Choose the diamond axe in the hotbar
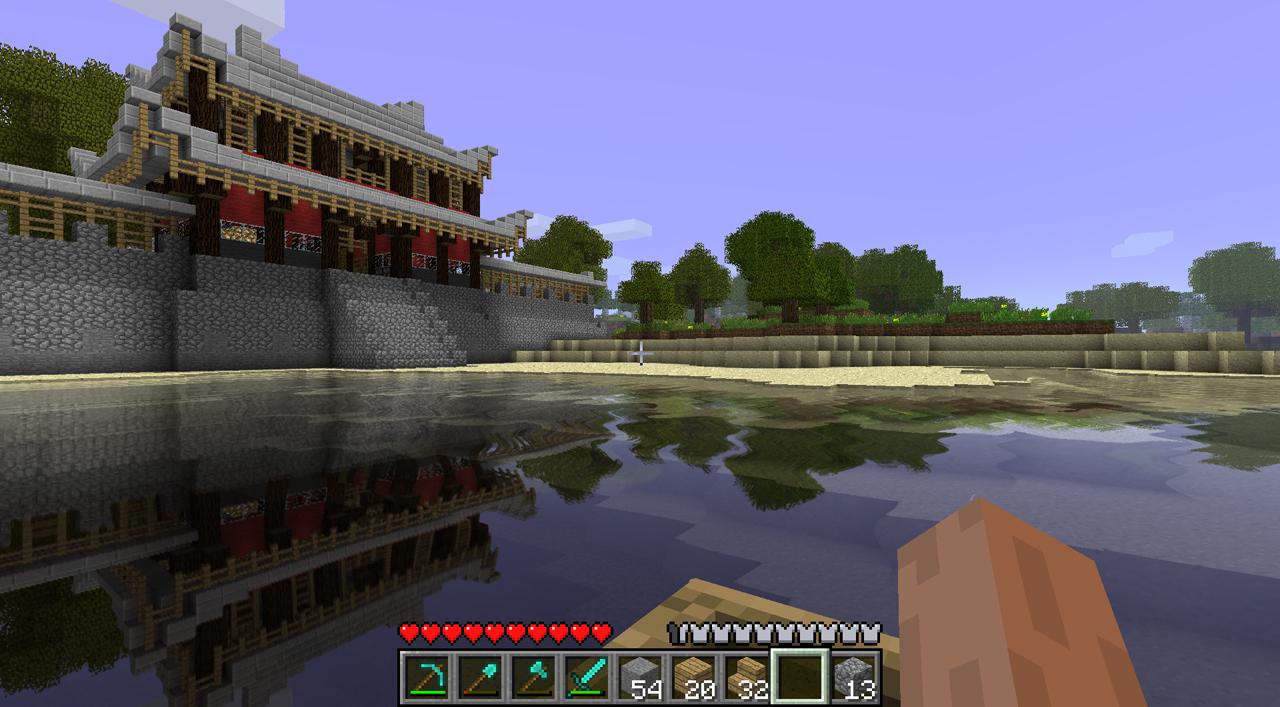Viewport: 1280px width, 707px height. point(533,677)
